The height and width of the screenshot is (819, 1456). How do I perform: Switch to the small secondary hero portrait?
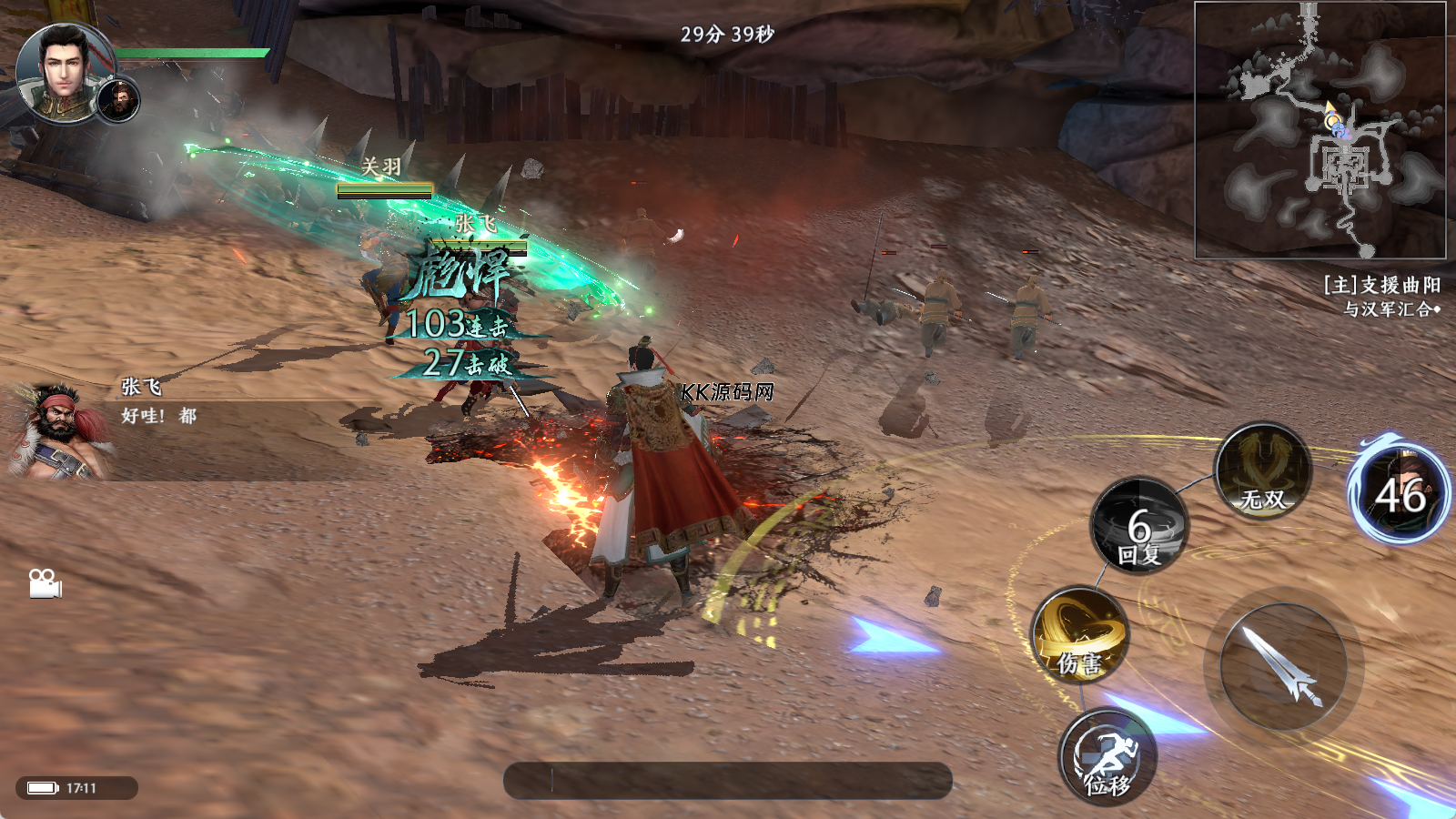pos(119,100)
